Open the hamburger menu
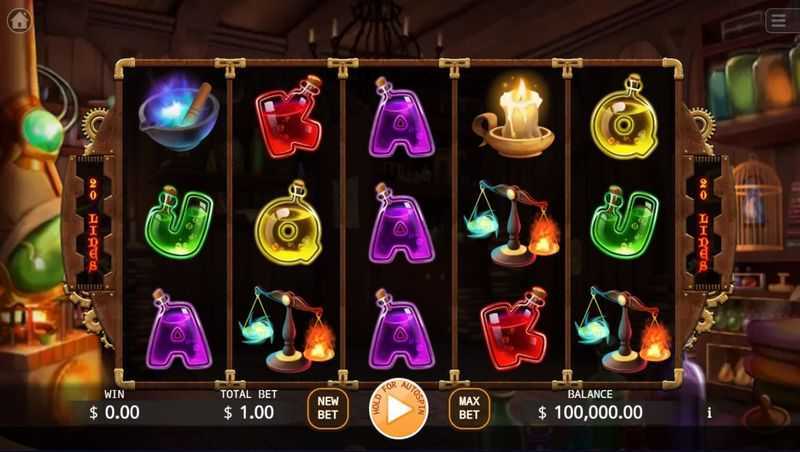The width and height of the screenshot is (800, 452). point(779,21)
